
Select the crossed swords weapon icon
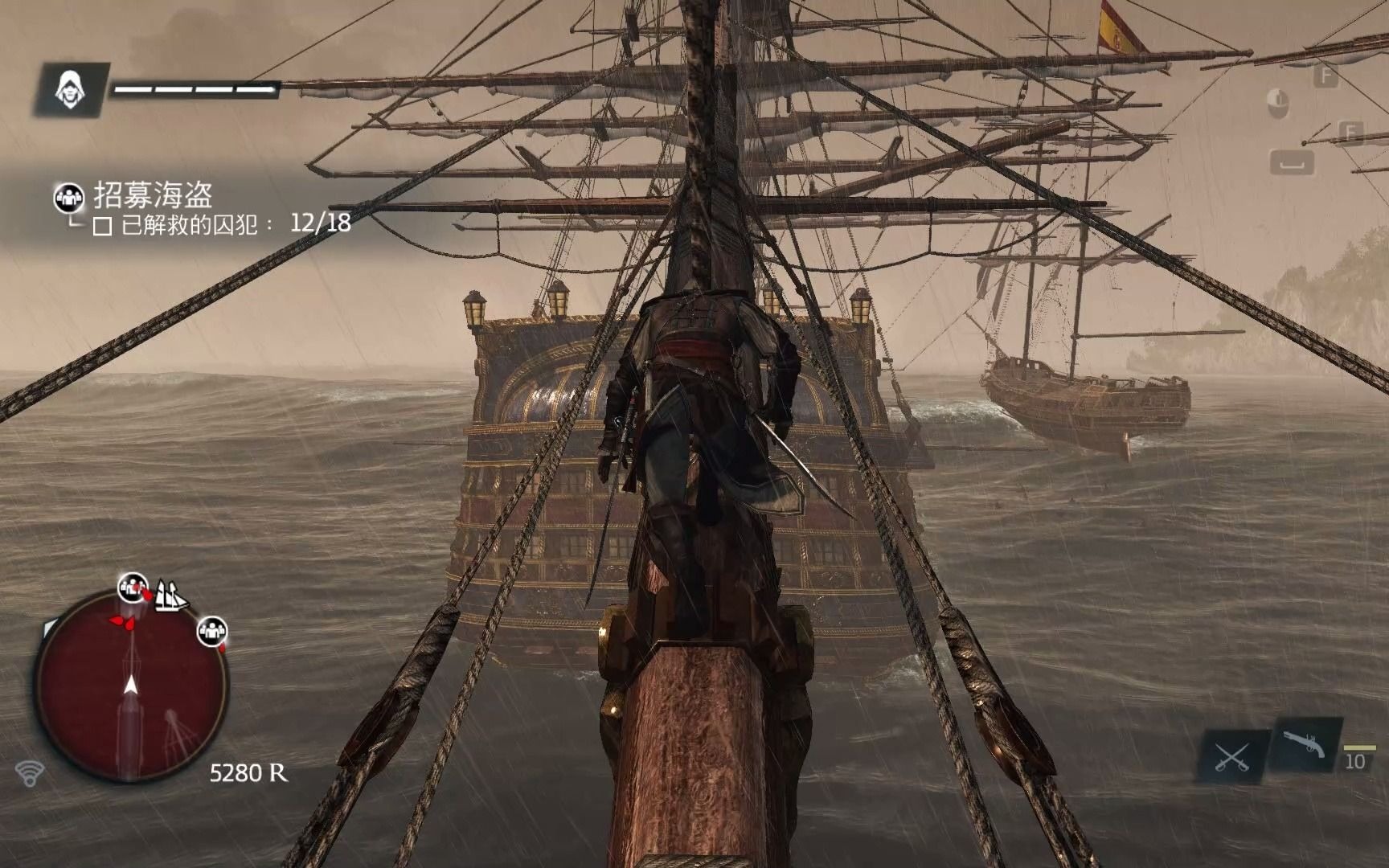[x=1231, y=756]
